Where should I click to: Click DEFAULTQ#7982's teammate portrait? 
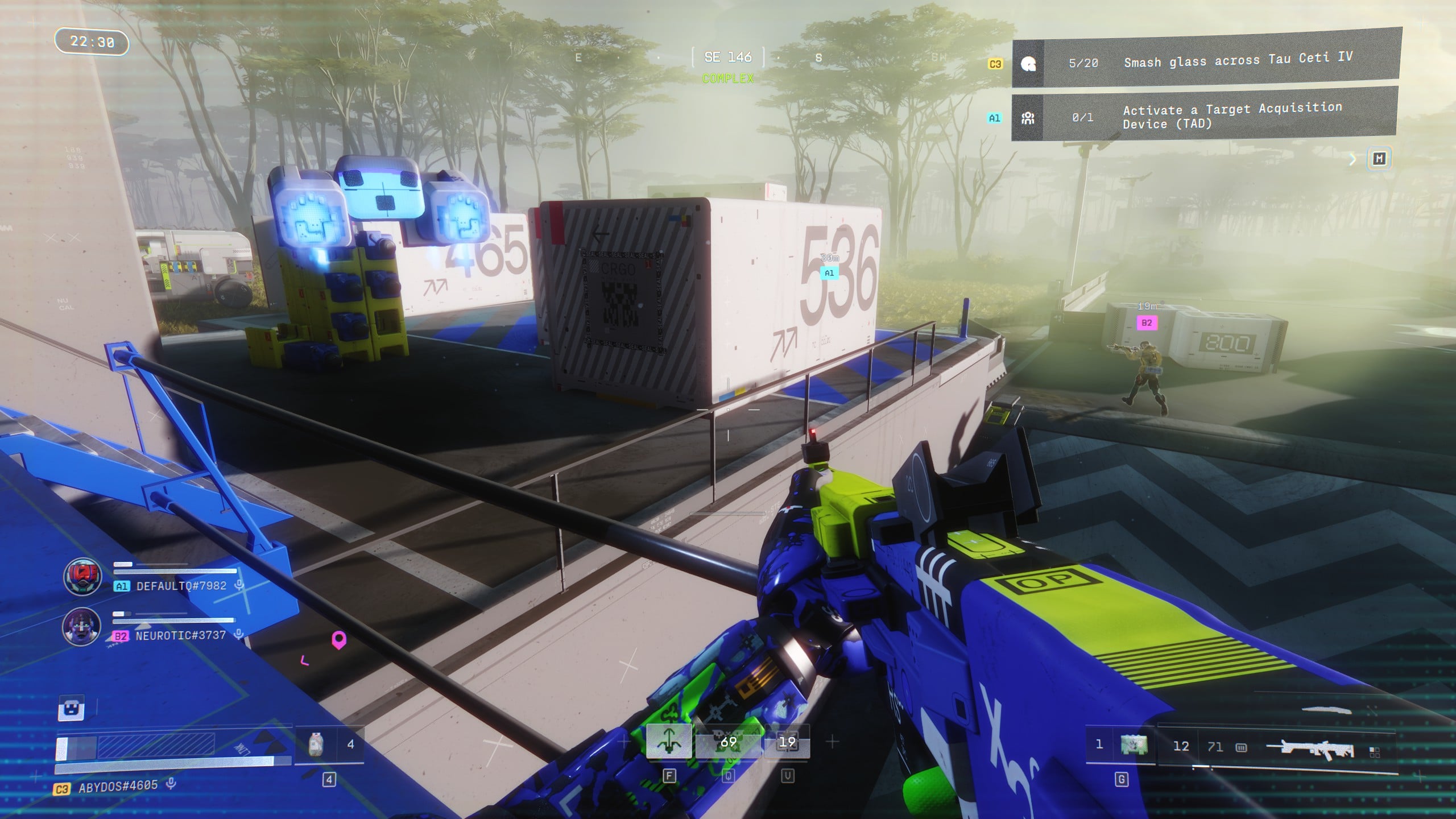coord(82,576)
